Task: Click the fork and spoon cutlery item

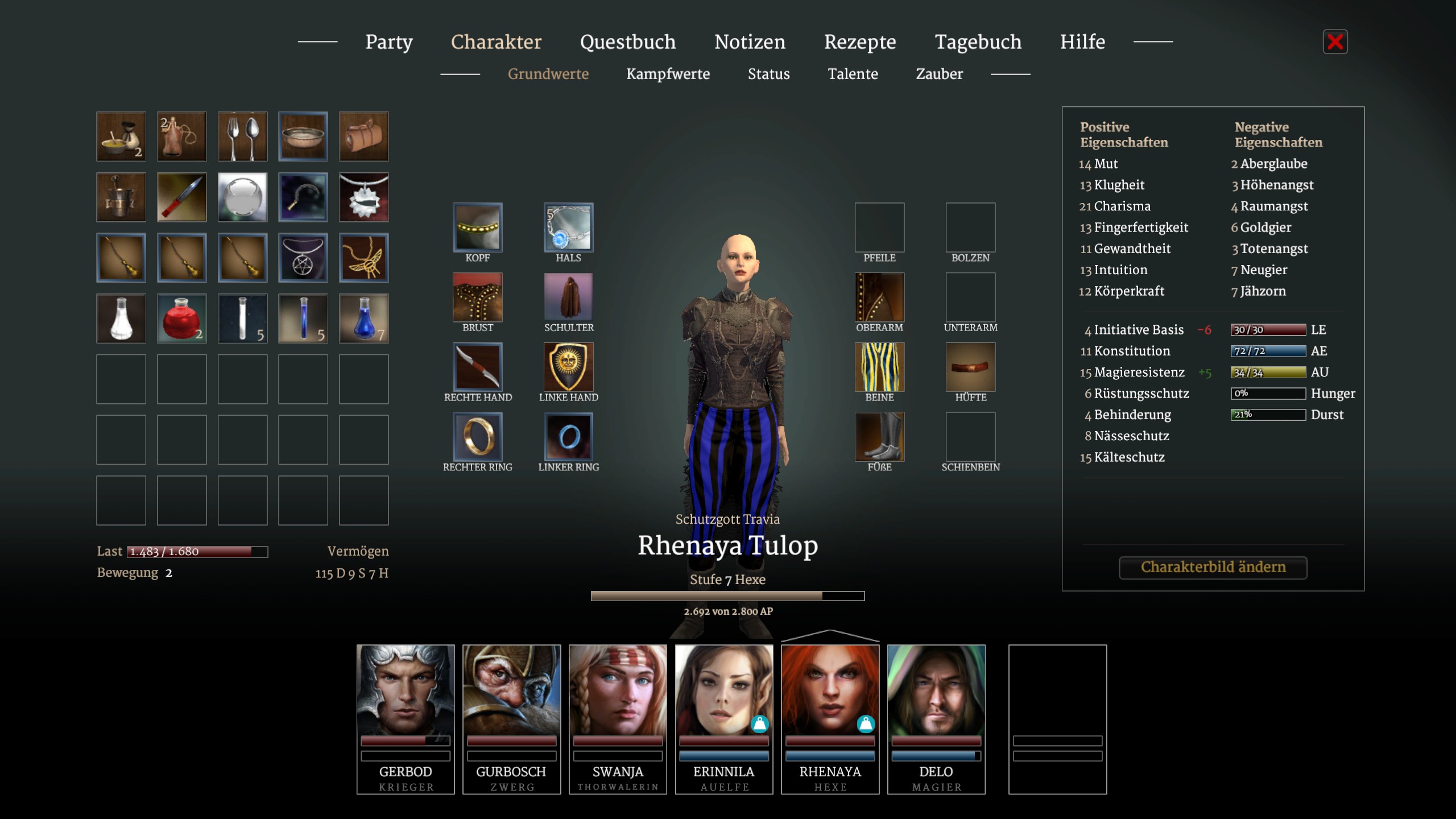Action: point(242,136)
